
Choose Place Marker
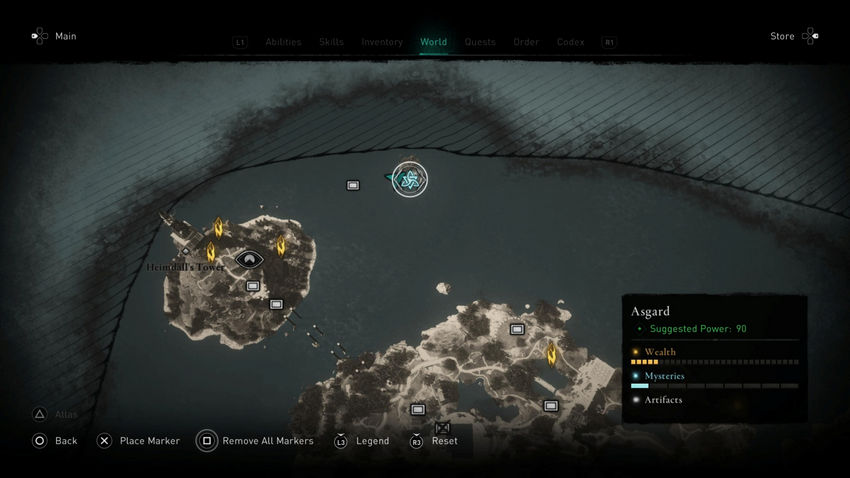138,441
